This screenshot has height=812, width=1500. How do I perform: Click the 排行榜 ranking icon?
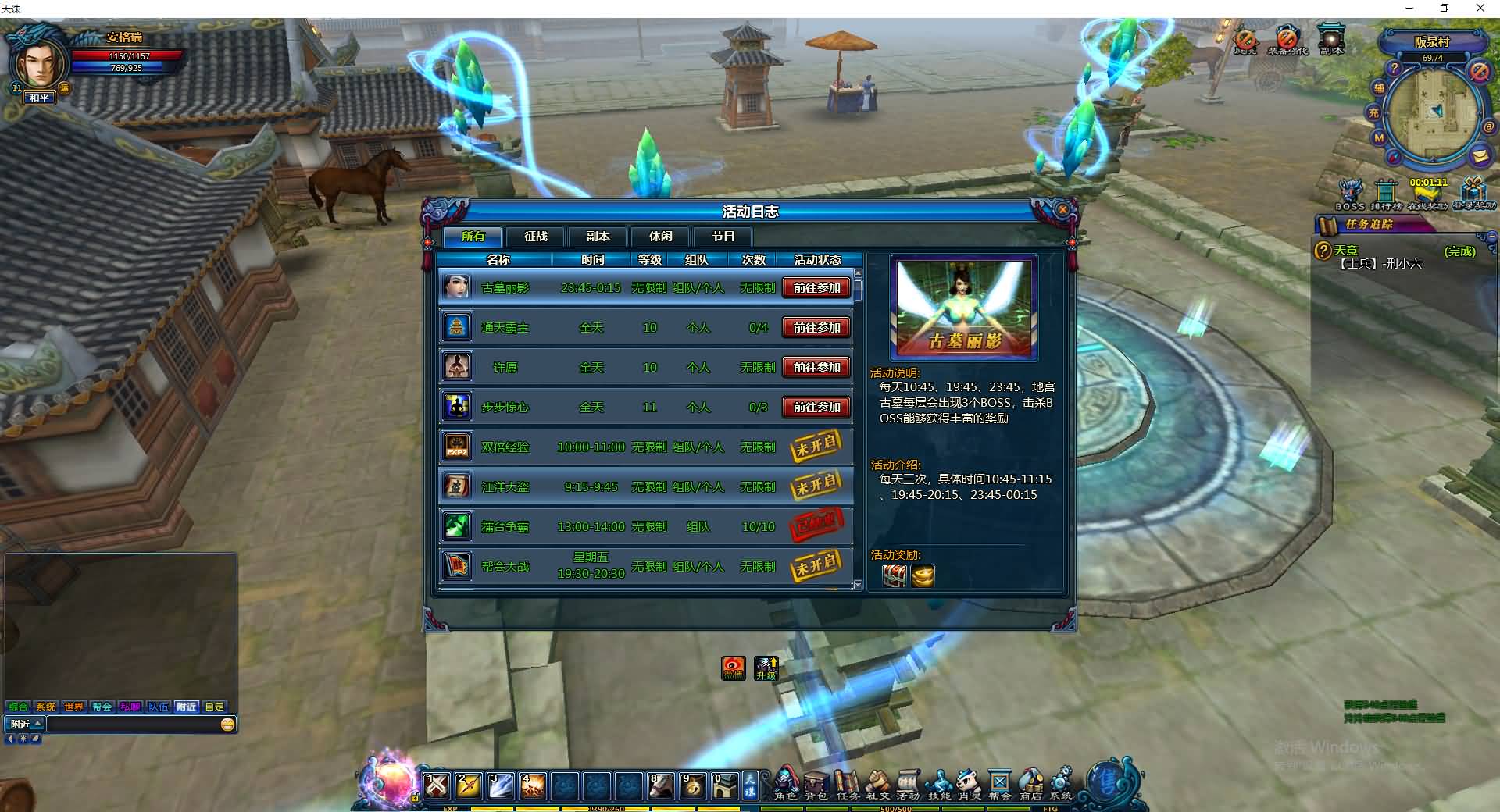pos(1386,193)
